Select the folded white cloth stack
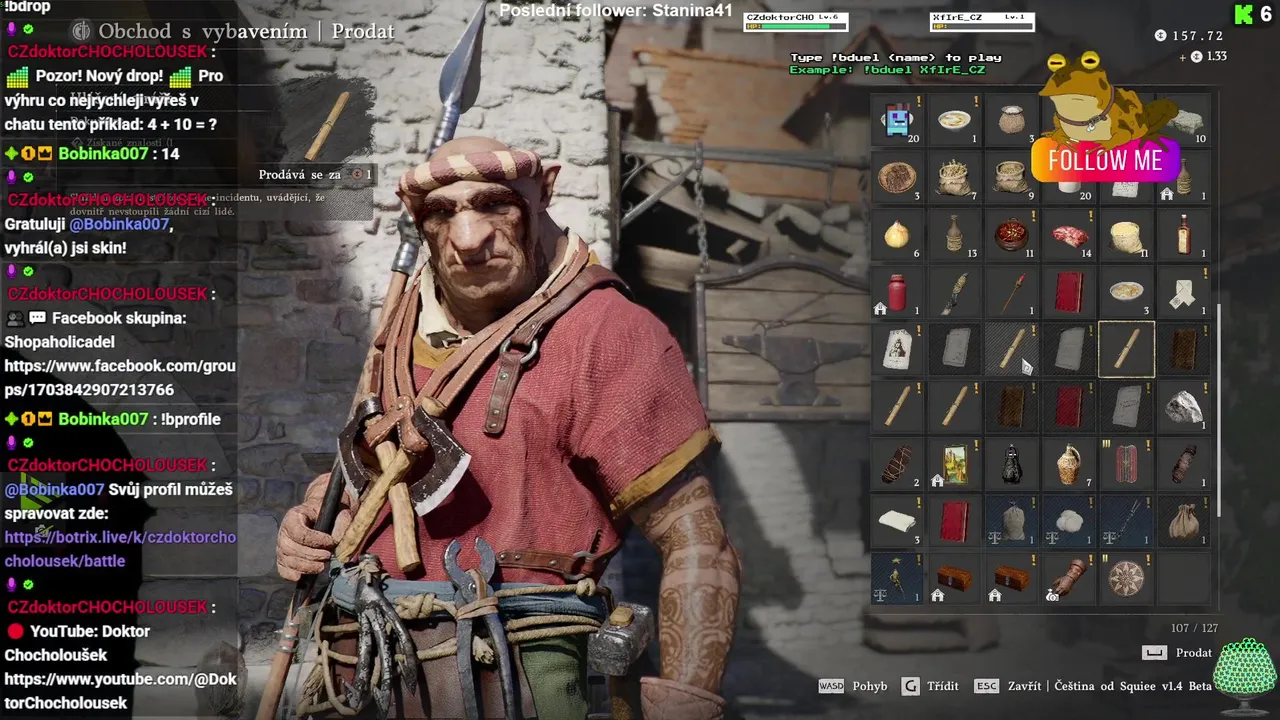 coord(897,521)
